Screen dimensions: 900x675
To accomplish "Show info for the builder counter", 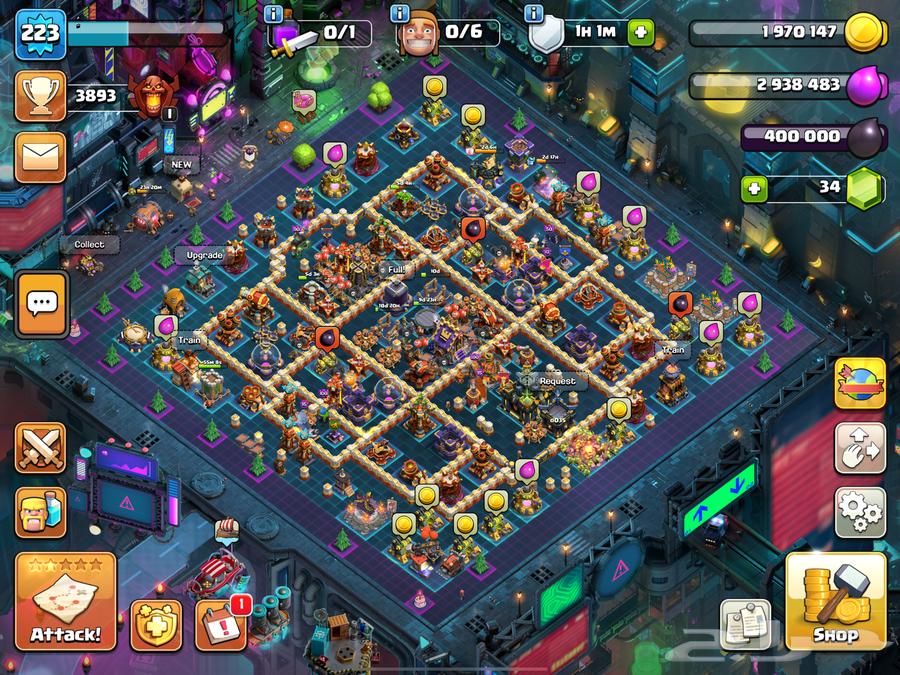I will pyautogui.click(x=400, y=13).
